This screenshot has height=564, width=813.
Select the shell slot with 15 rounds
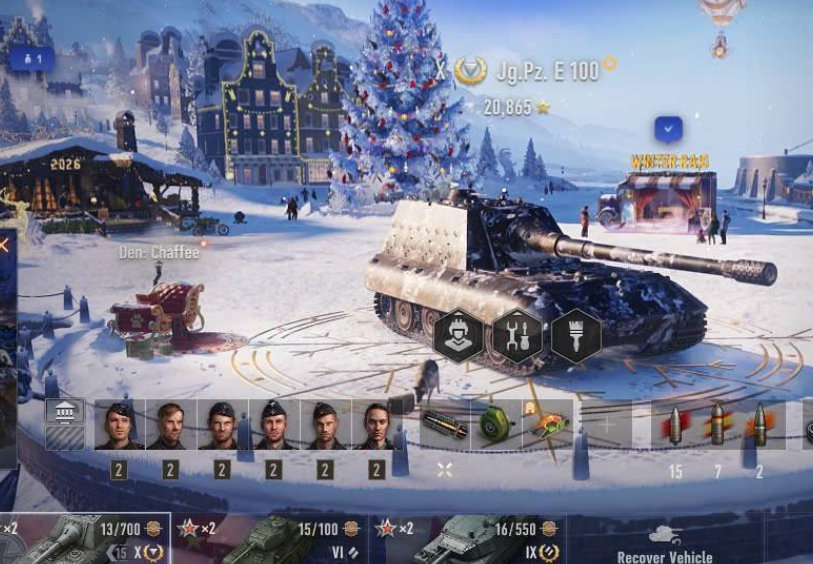click(675, 425)
